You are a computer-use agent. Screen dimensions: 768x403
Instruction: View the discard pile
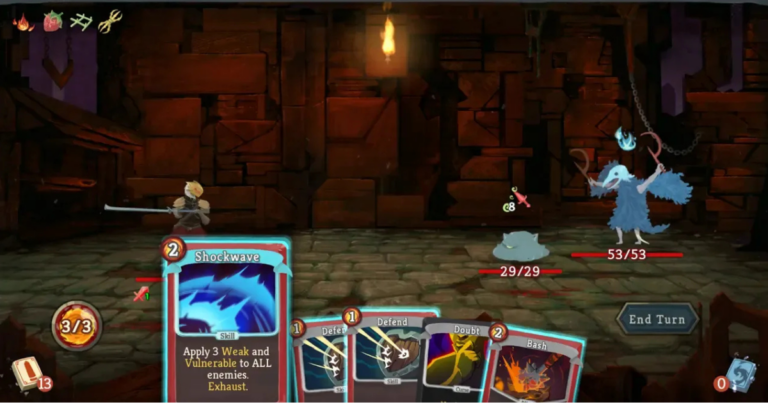pyautogui.click(x=740, y=375)
